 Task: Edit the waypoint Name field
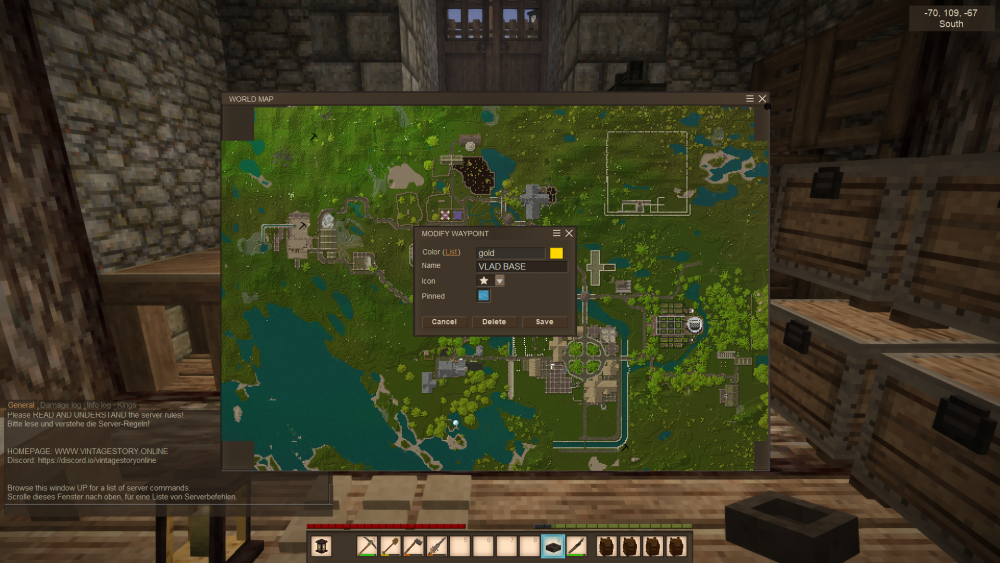521,267
